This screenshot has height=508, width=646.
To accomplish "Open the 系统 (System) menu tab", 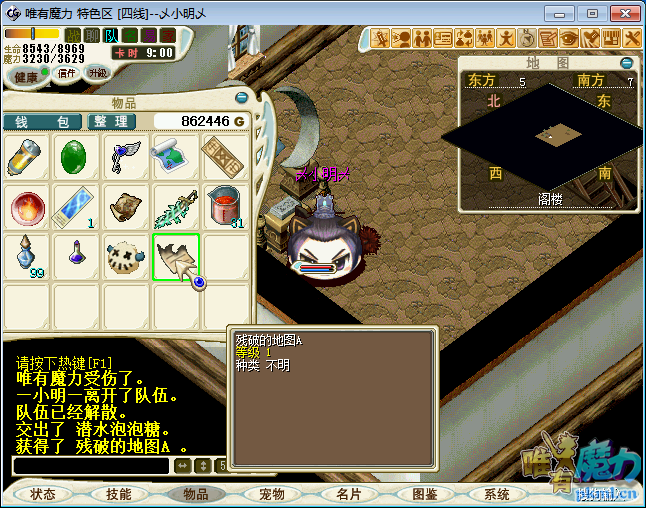I will click(497, 494).
